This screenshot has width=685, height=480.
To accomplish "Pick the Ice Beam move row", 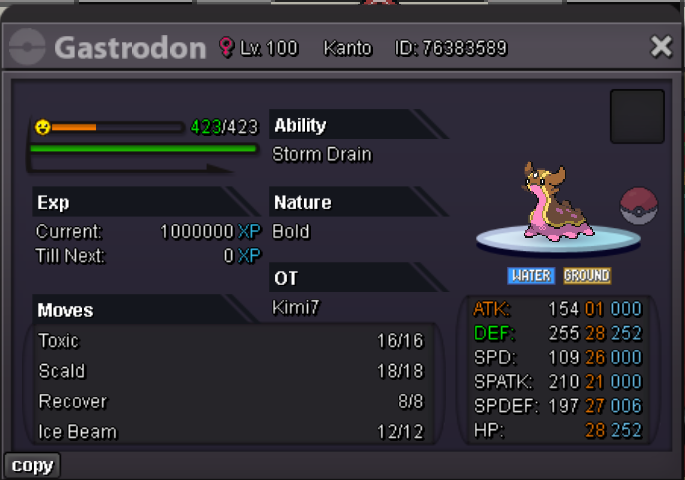I will click(x=230, y=432).
